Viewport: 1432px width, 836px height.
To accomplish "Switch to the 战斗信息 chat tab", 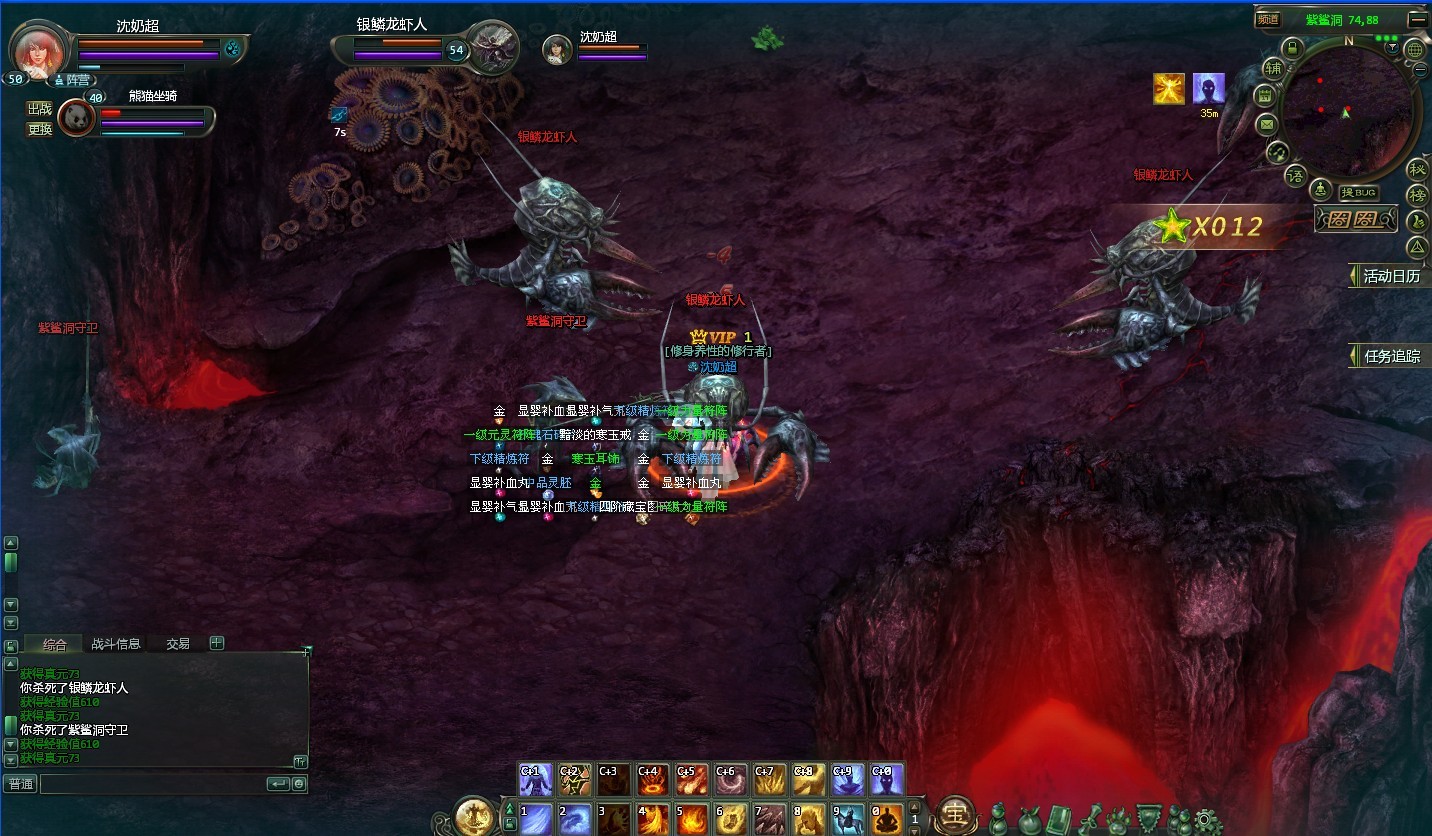I will click(x=116, y=644).
